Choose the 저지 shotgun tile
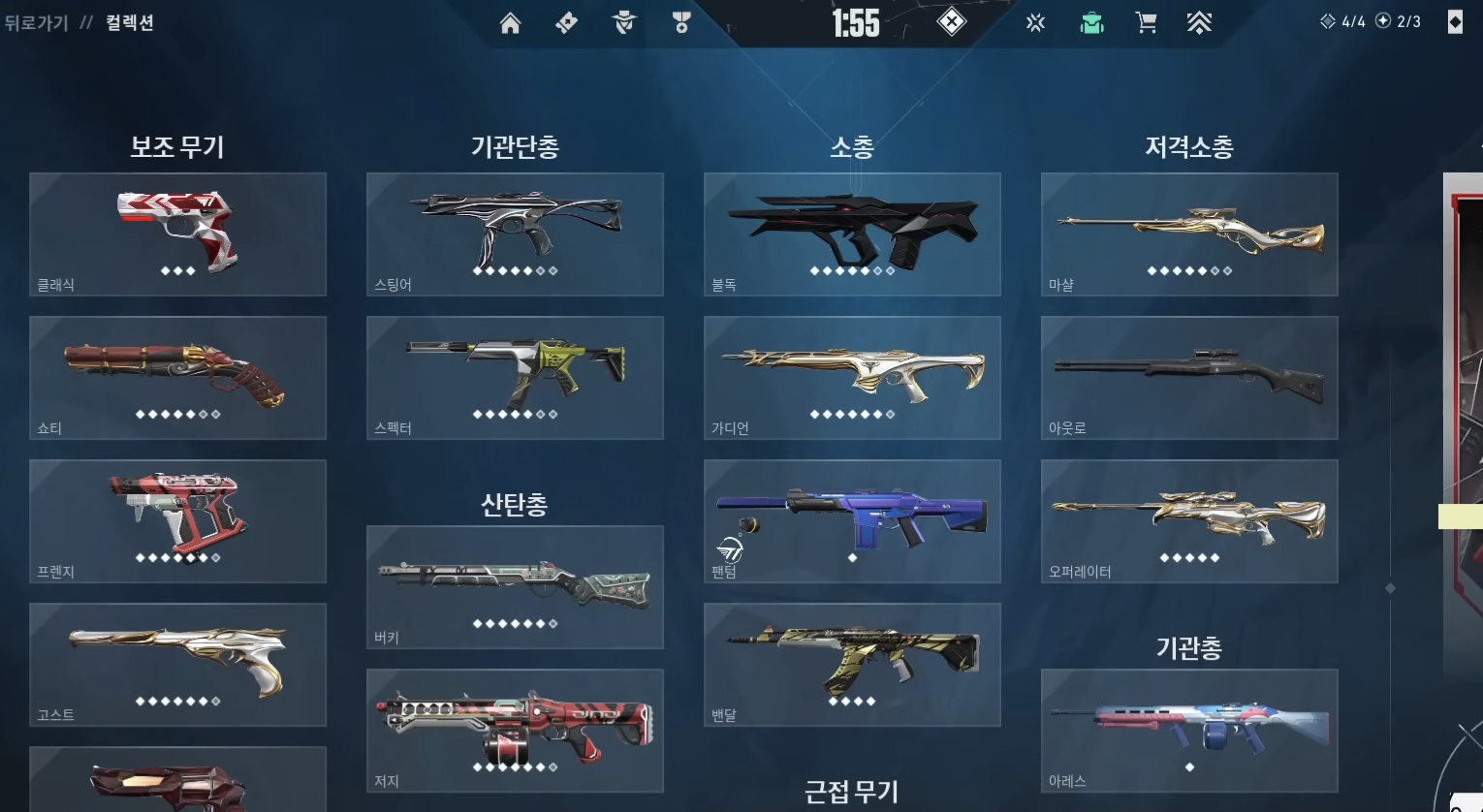 click(515, 730)
